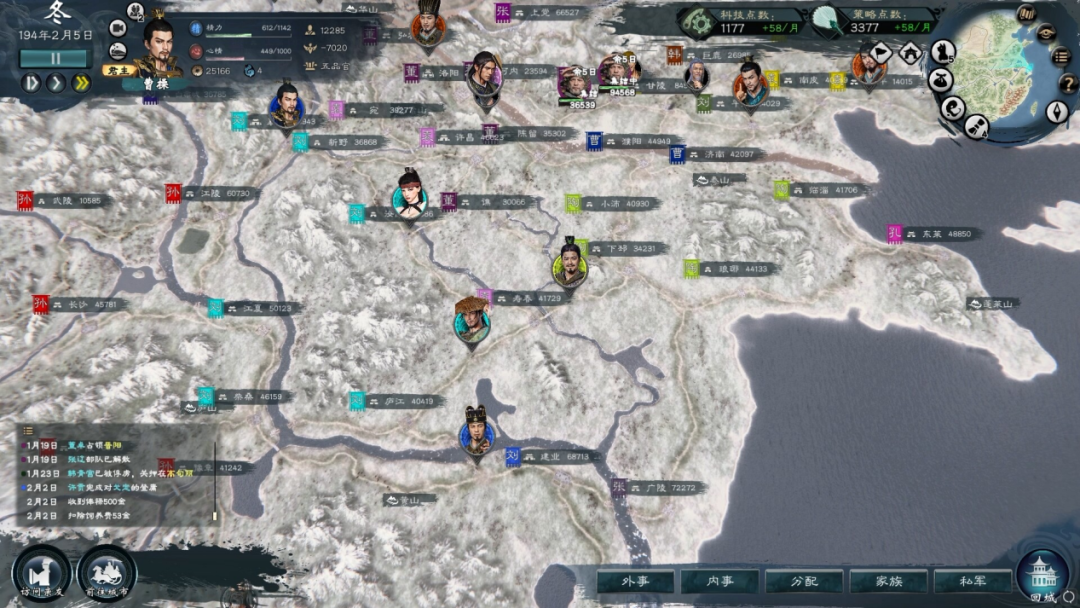
Task: Click the compass icon on minimap
Action: pos(1057,111)
